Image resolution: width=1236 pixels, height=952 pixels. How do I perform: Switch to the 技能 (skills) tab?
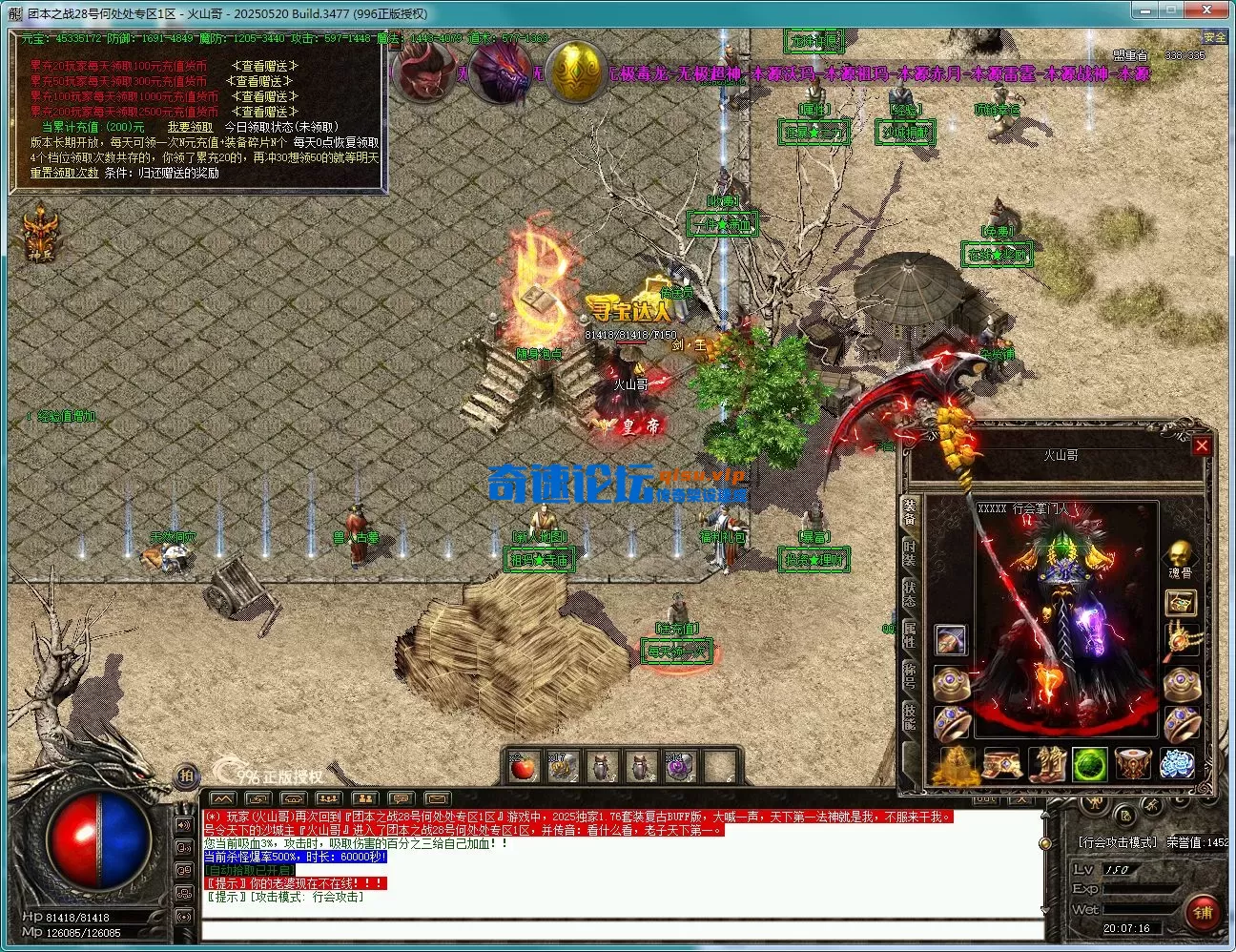(910, 717)
